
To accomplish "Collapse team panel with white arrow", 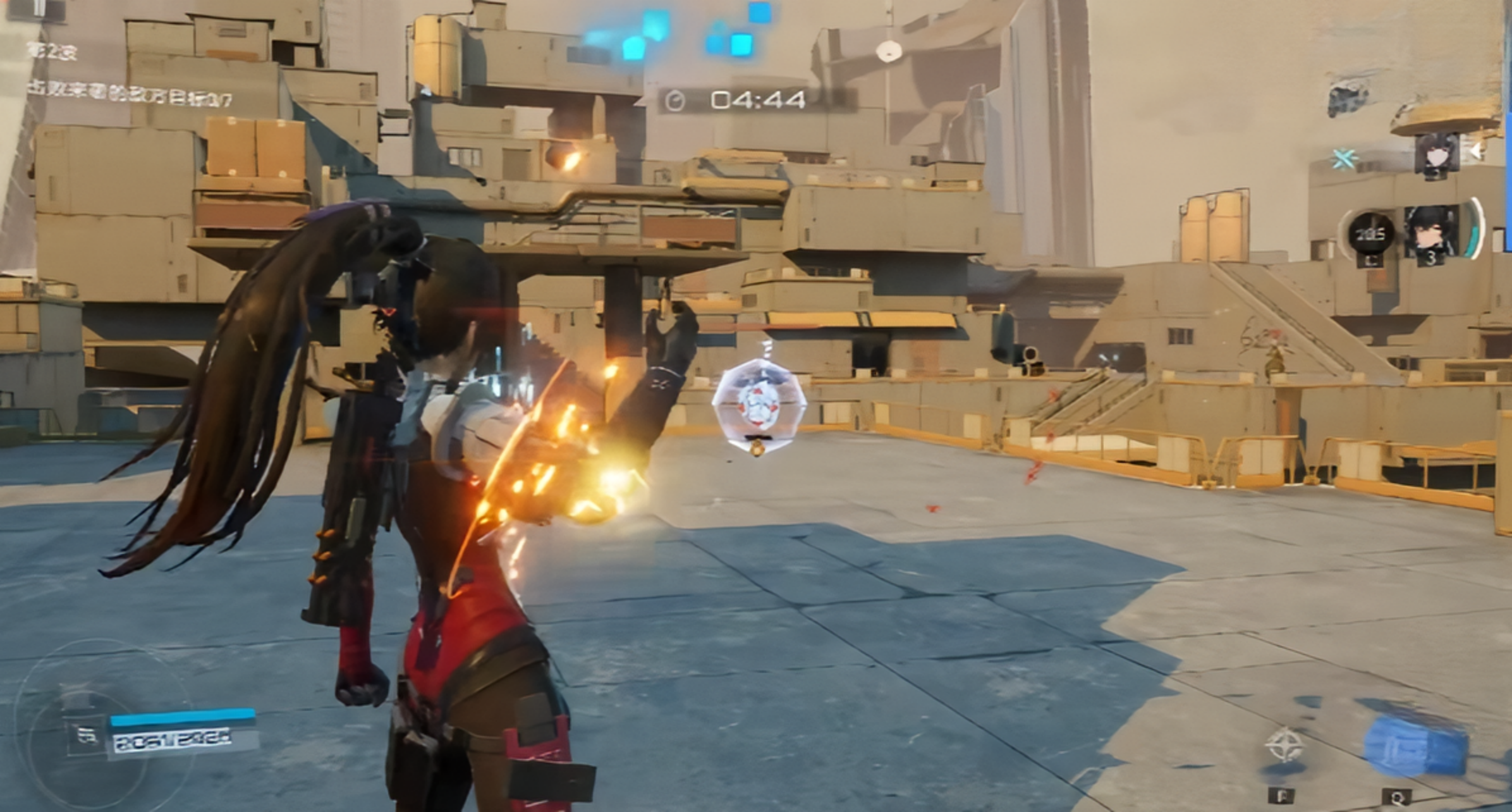I will point(1477,151).
